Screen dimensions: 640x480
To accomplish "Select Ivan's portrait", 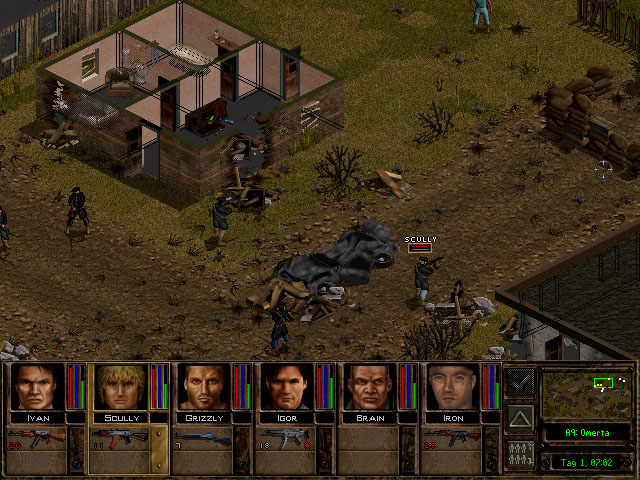I will click(x=38, y=386).
